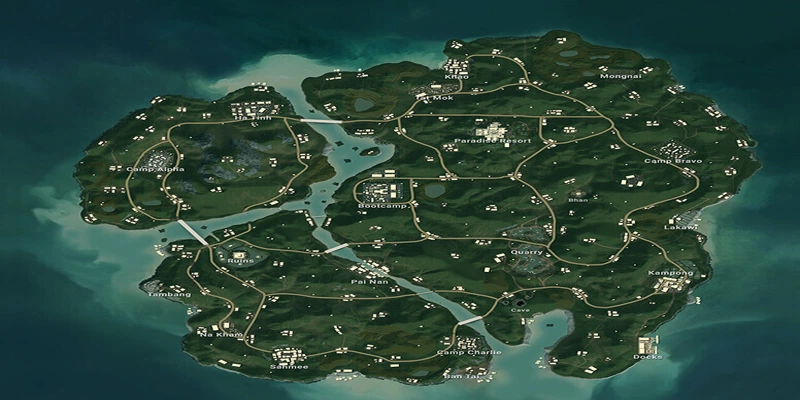Mark the Quarry location
The width and height of the screenshot is (800, 400).
525,253
